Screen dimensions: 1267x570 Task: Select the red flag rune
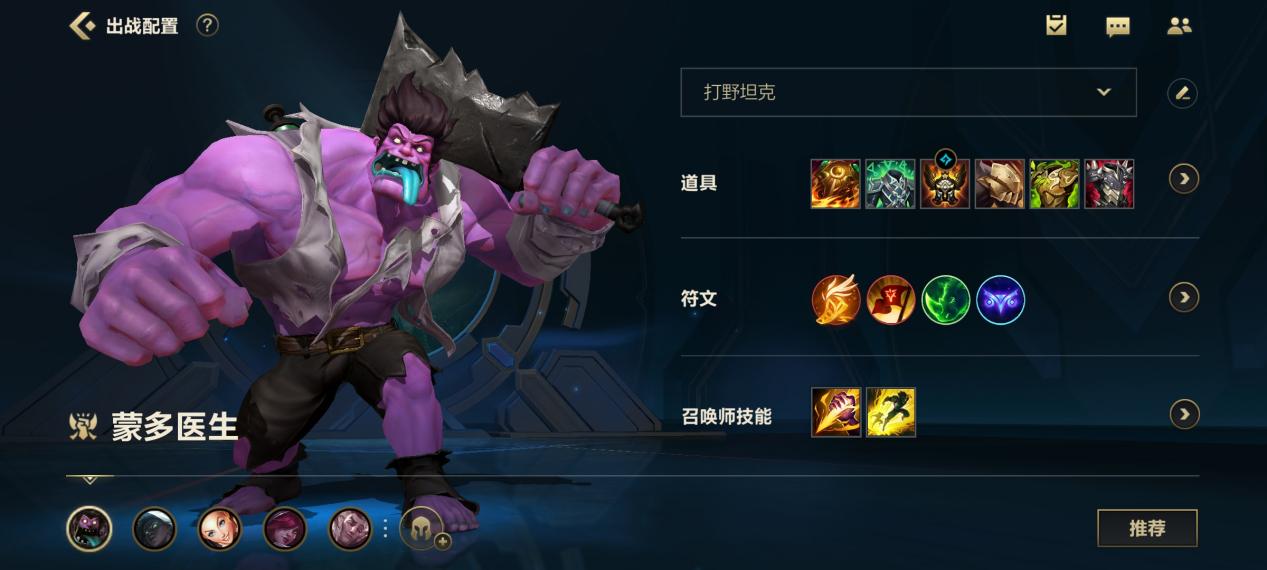891,300
